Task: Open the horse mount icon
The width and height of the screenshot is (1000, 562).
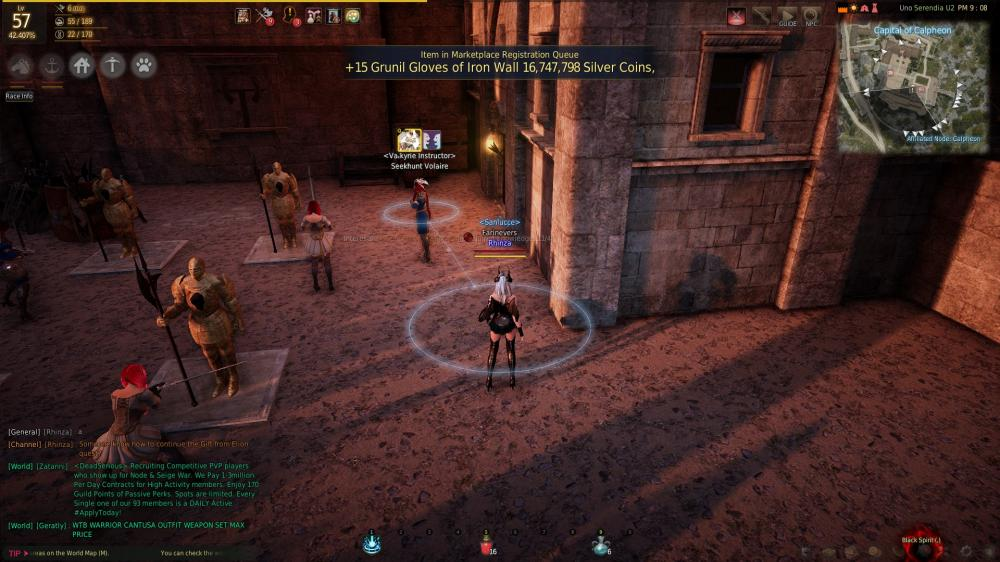Action: point(21,66)
